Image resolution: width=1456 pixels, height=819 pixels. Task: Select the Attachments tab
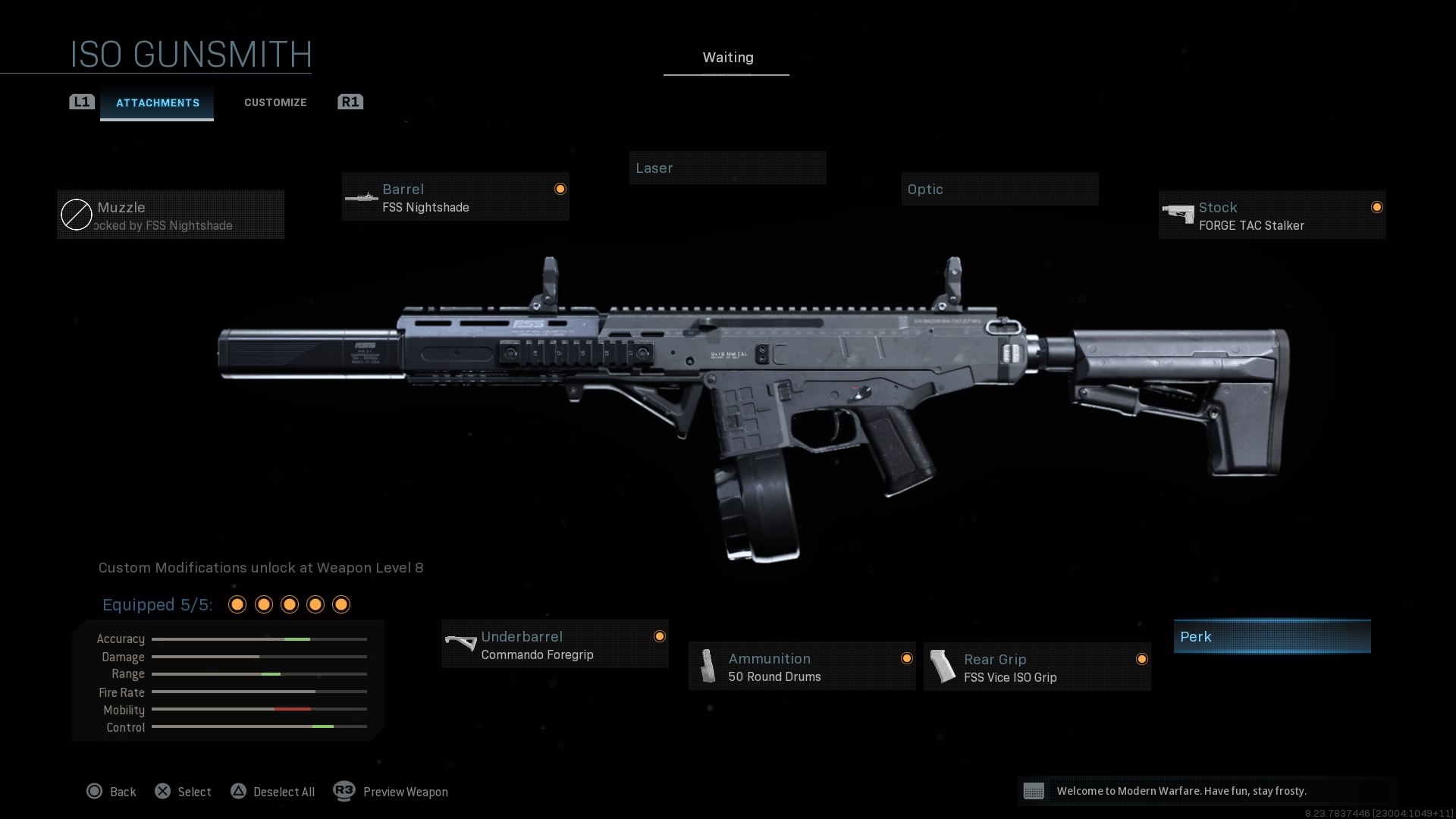tap(157, 102)
